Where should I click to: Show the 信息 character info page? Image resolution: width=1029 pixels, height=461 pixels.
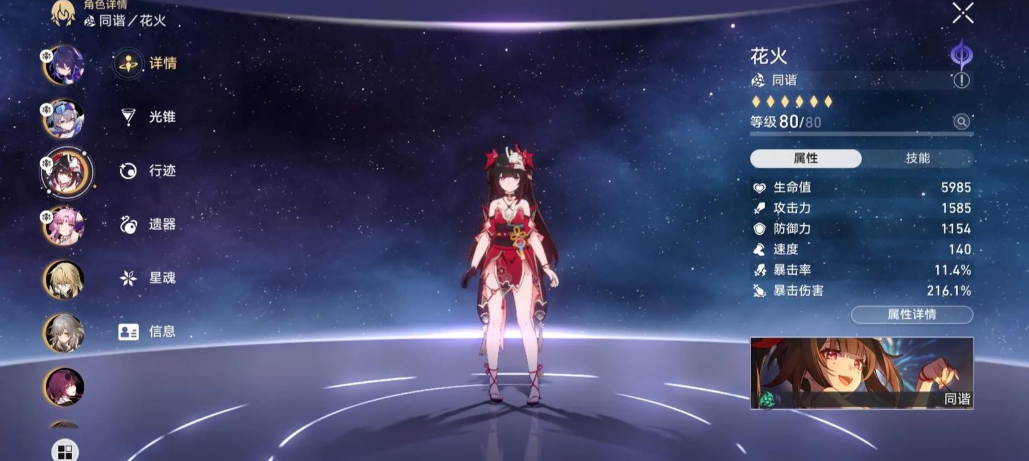146,332
